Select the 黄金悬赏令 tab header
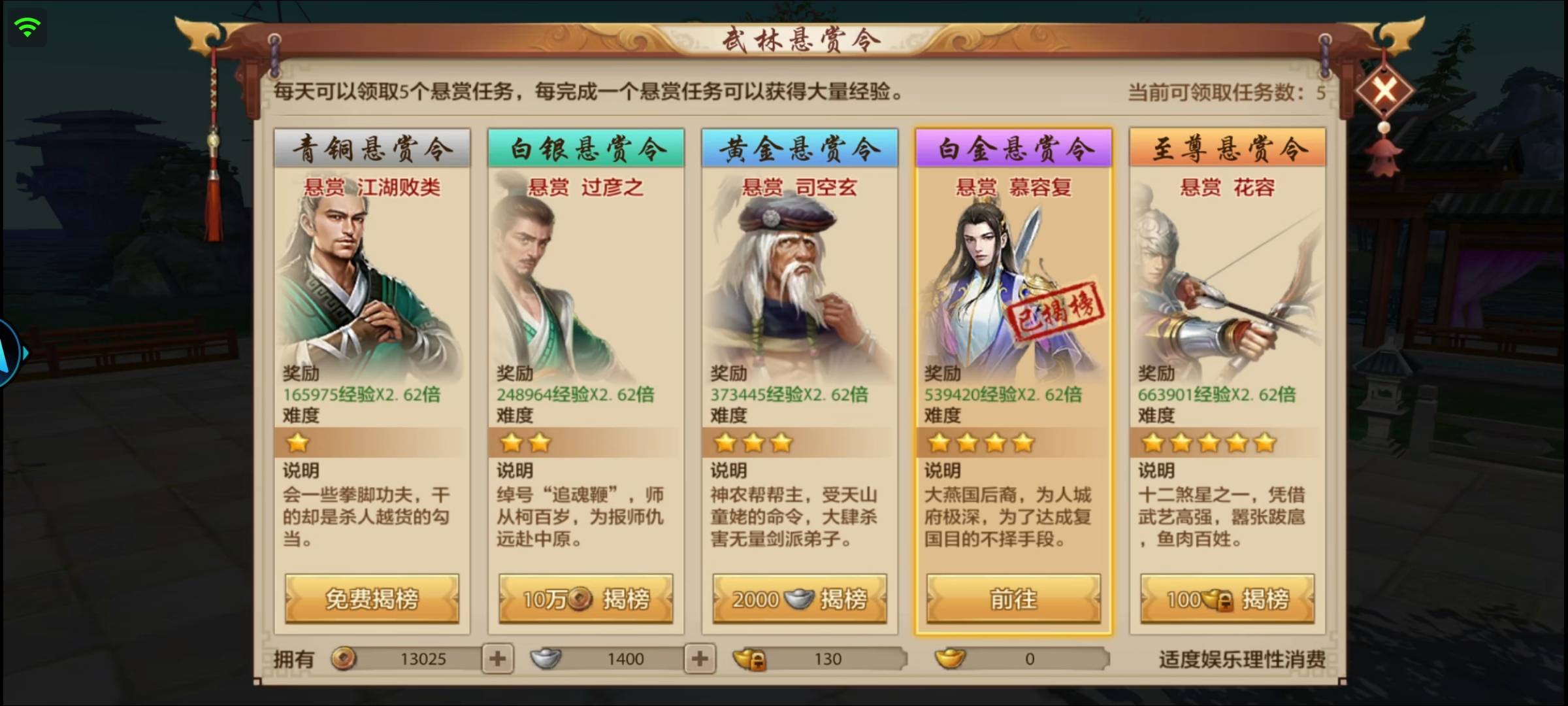 (798, 148)
